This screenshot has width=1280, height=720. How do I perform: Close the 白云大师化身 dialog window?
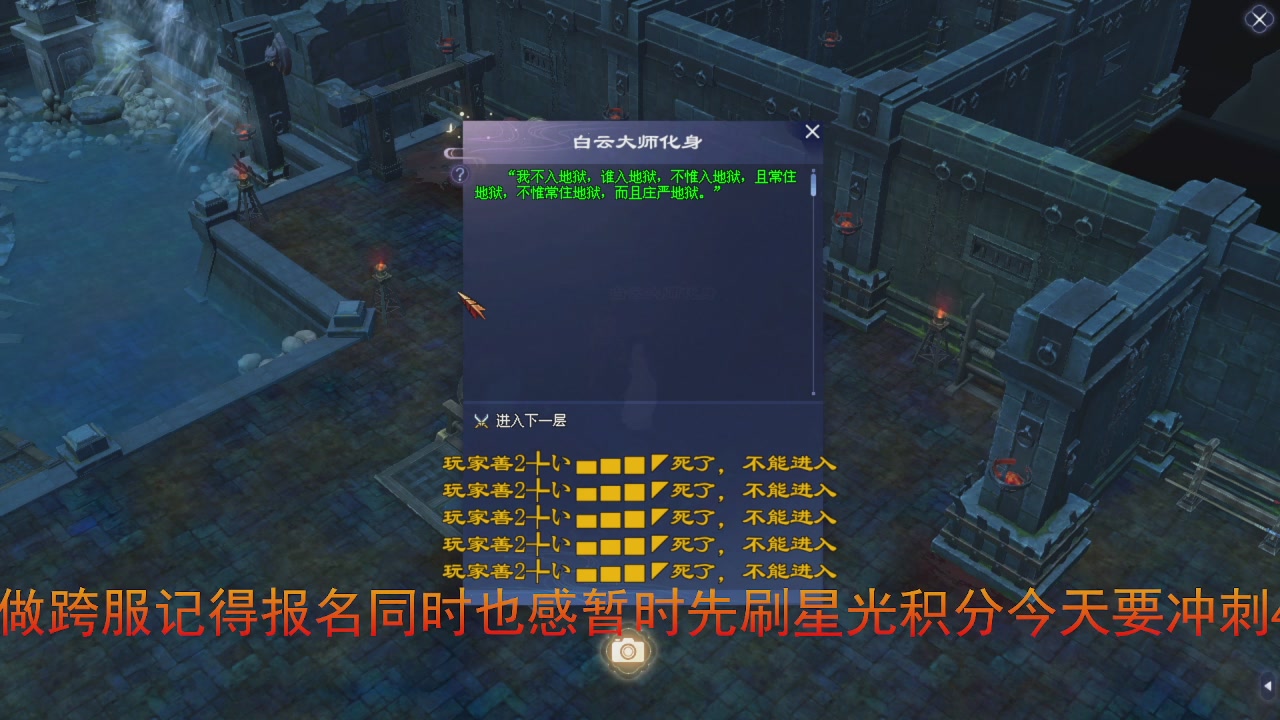(811, 131)
